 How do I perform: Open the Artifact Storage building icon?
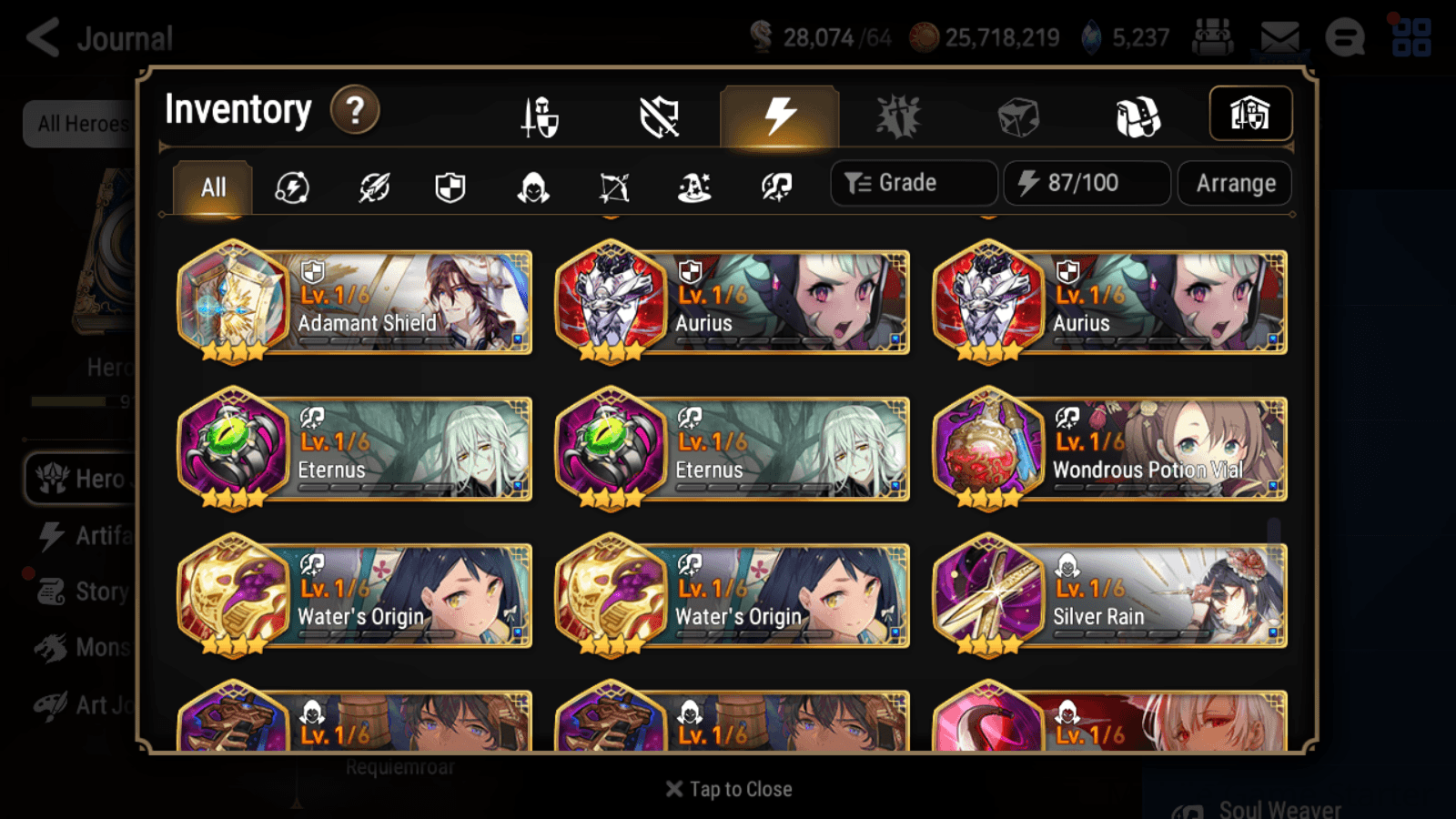pyautogui.click(x=1251, y=114)
